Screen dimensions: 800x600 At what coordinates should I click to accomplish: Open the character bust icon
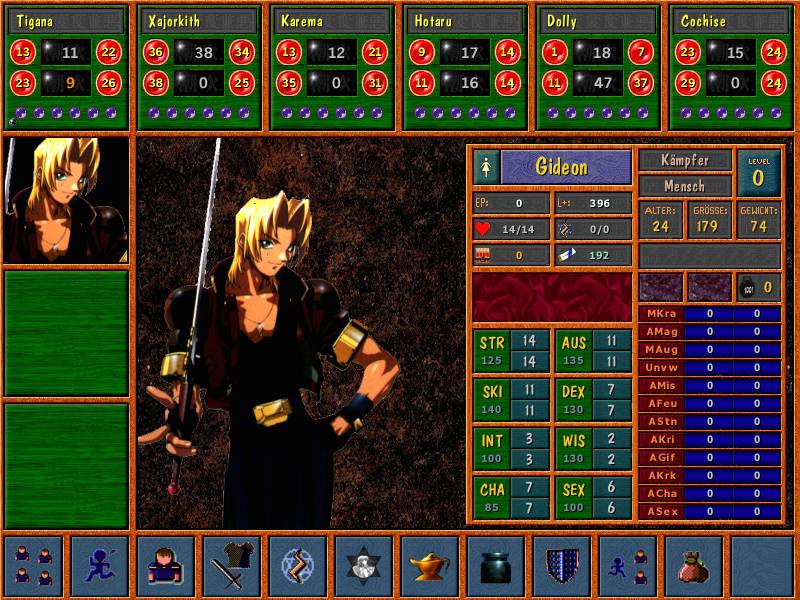click(x=165, y=565)
